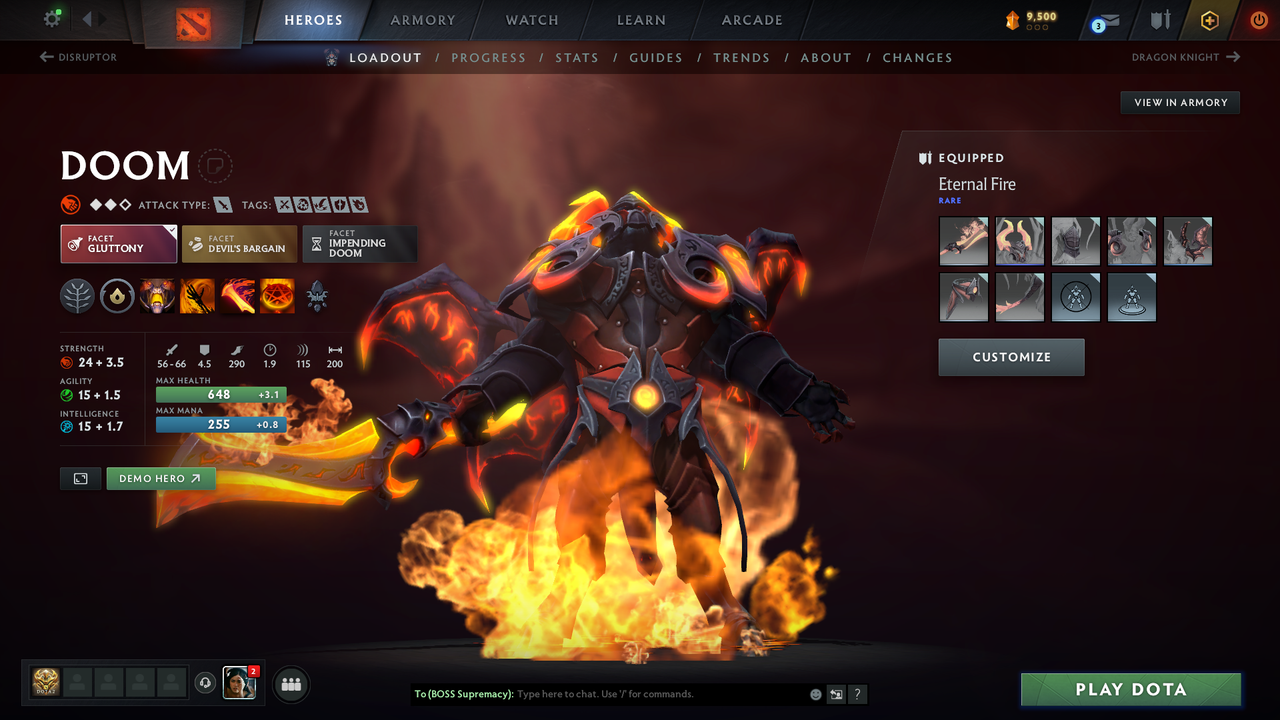Open the ARCADE menu item
Image resolution: width=1280 pixels, height=720 pixels.
tap(751, 20)
